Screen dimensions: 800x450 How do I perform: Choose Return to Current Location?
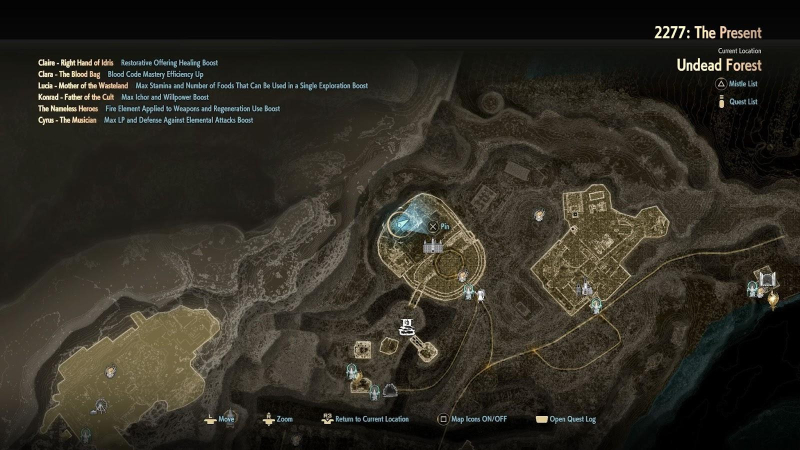click(x=367, y=420)
